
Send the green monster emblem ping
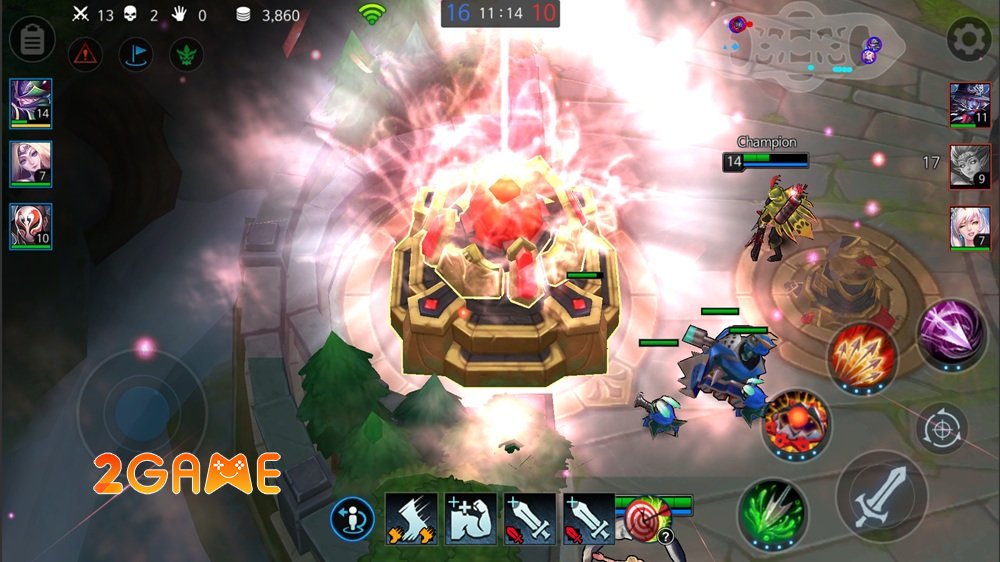coord(186,54)
